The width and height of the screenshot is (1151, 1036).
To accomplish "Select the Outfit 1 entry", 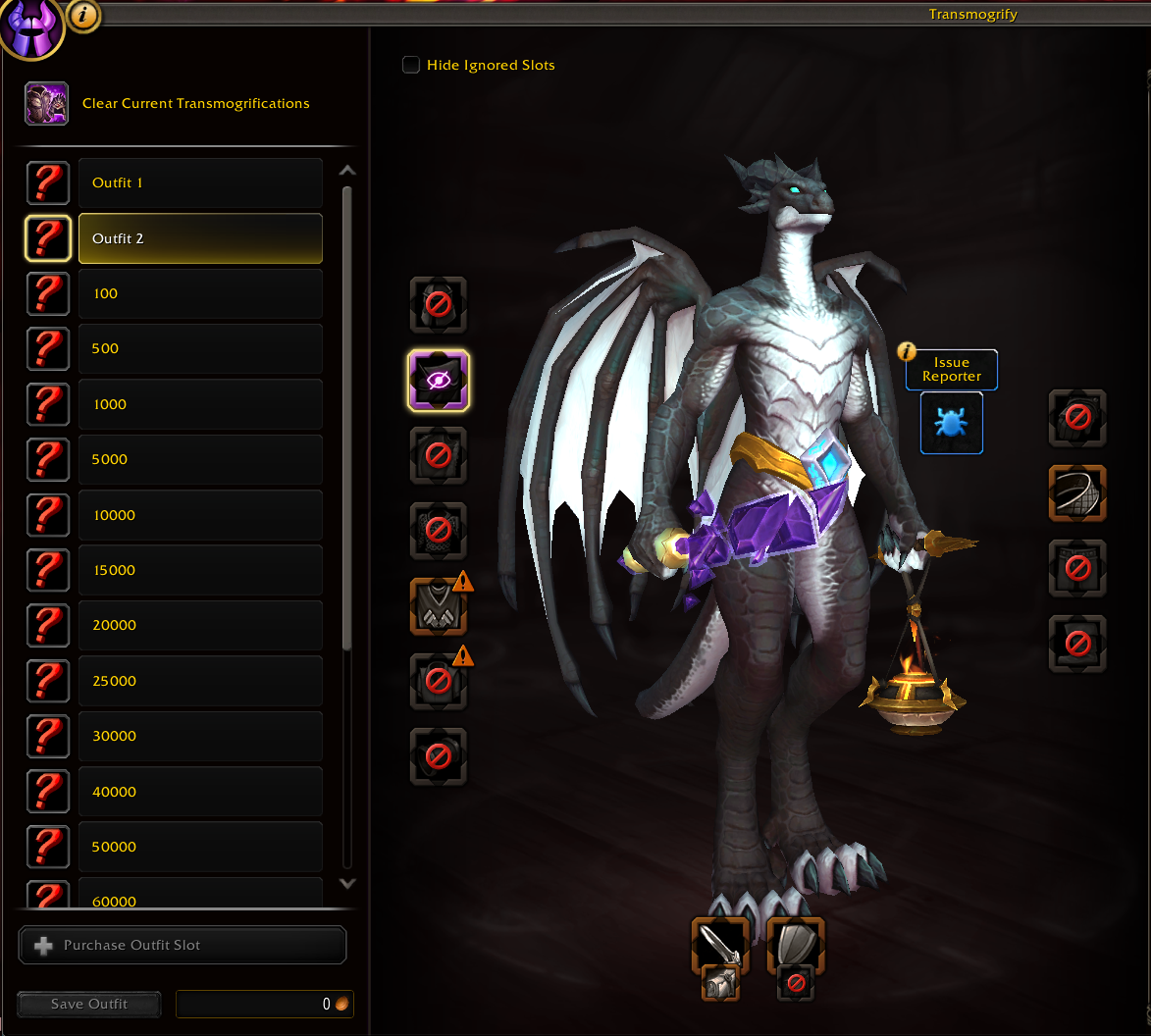I will (x=200, y=182).
